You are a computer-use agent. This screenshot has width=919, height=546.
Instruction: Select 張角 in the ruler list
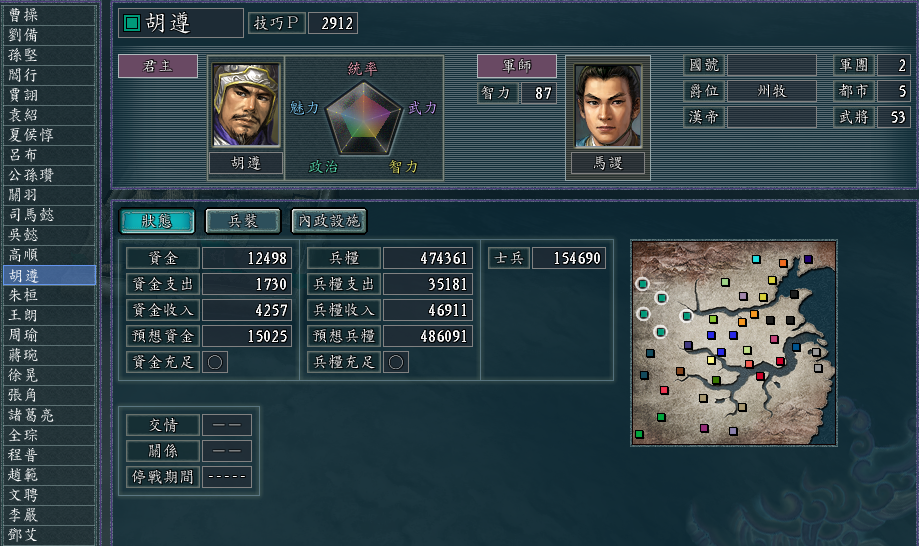coord(49,395)
